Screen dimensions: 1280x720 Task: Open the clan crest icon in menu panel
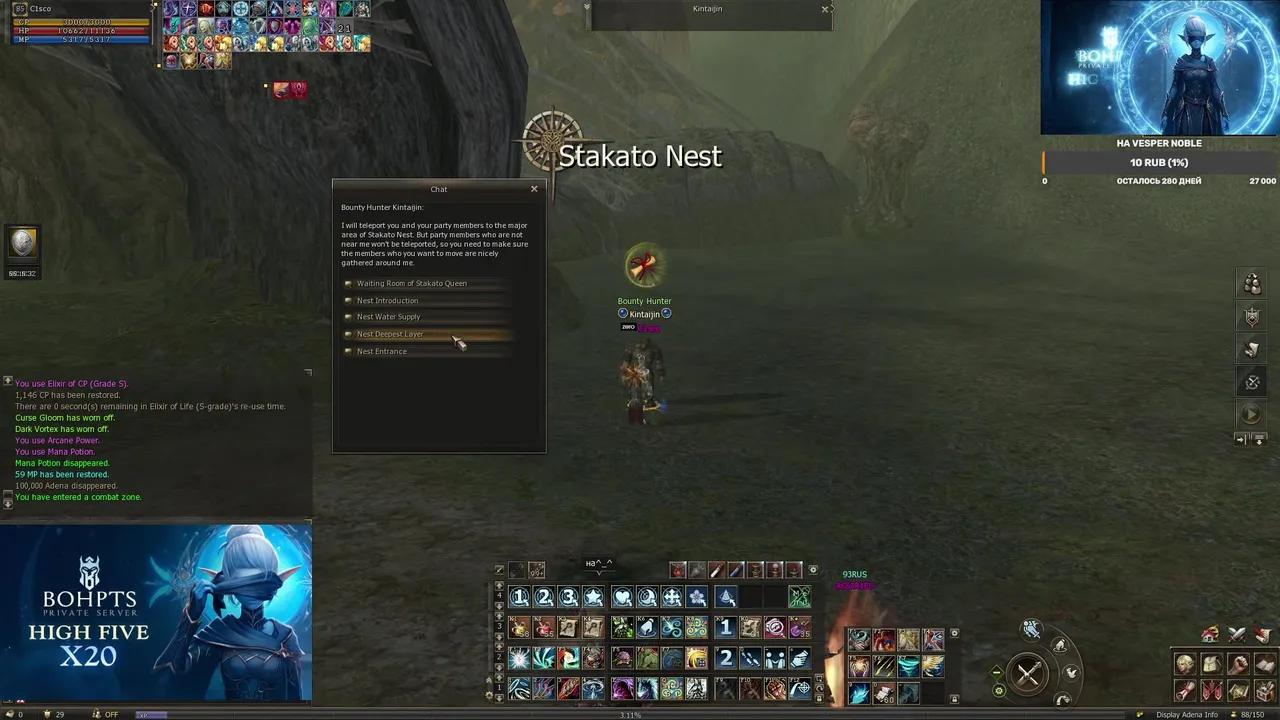click(1211, 690)
